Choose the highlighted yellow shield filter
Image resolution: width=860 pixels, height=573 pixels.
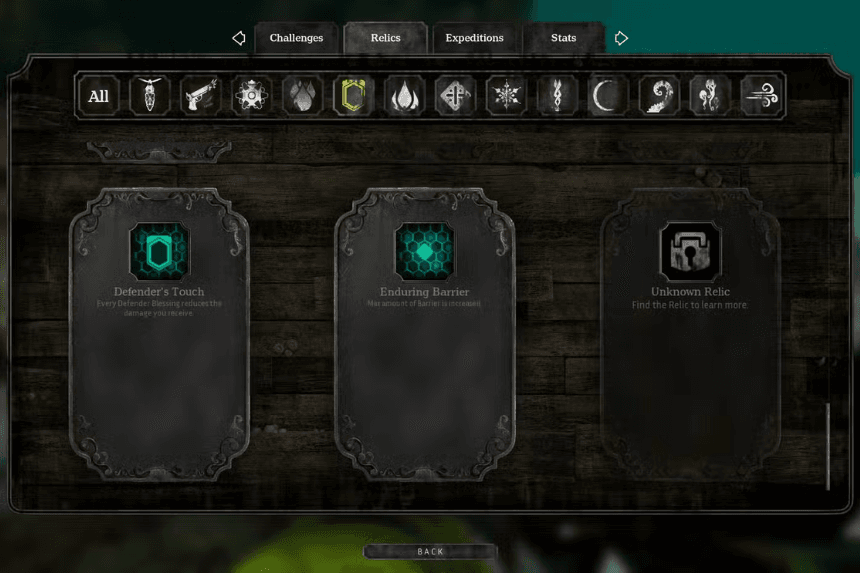353,96
